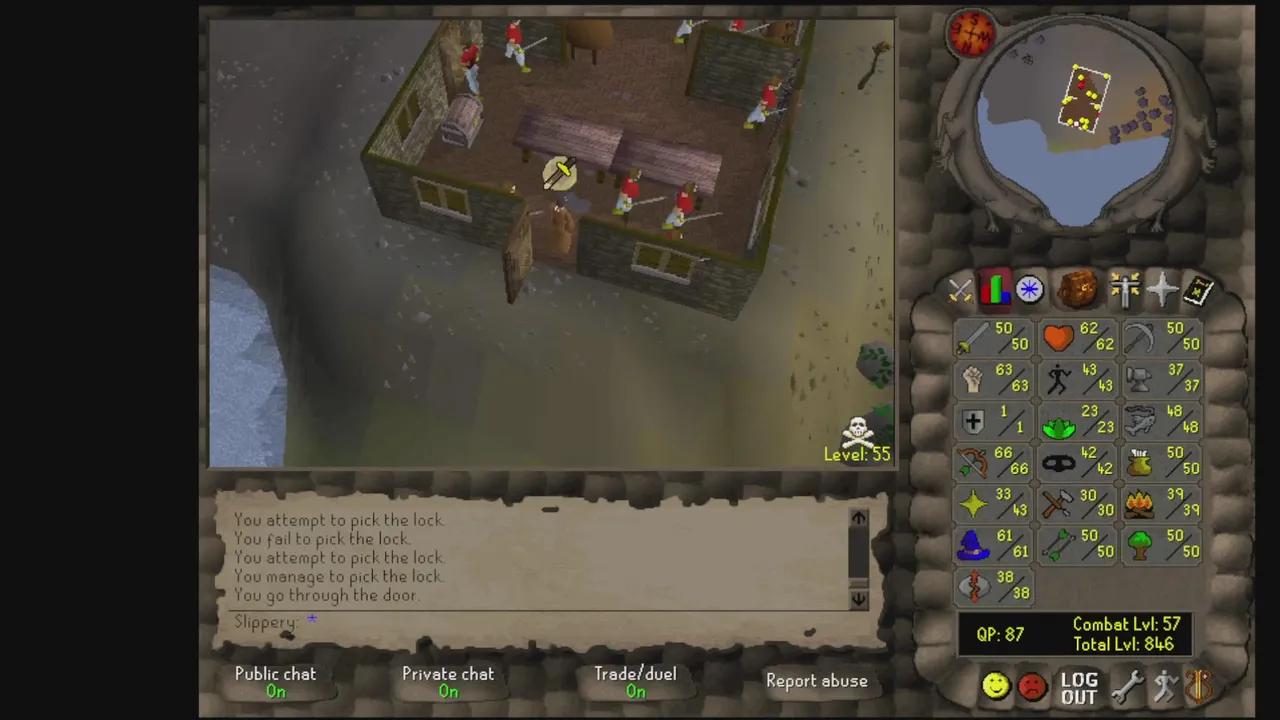The width and height of the screenshot is (1280, 720).
Task: Open the Inventory backpack tab
Action: tap(1077, 290)
